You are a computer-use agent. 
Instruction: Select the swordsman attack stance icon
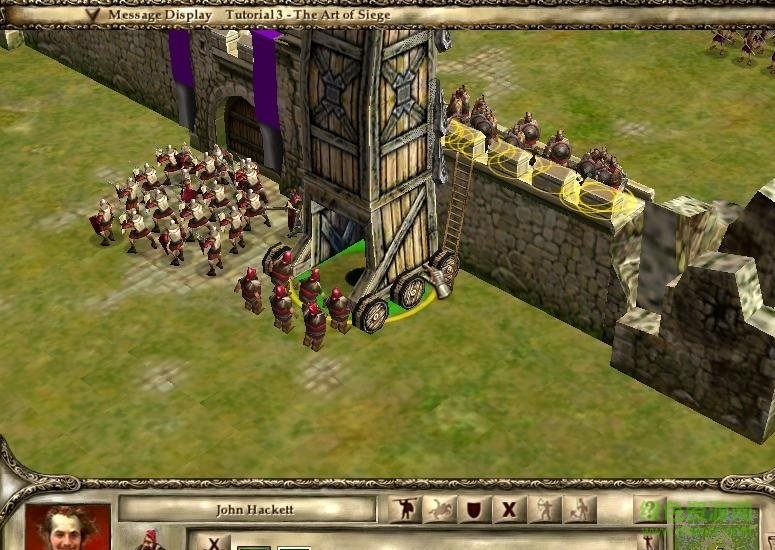click(404, 509)
